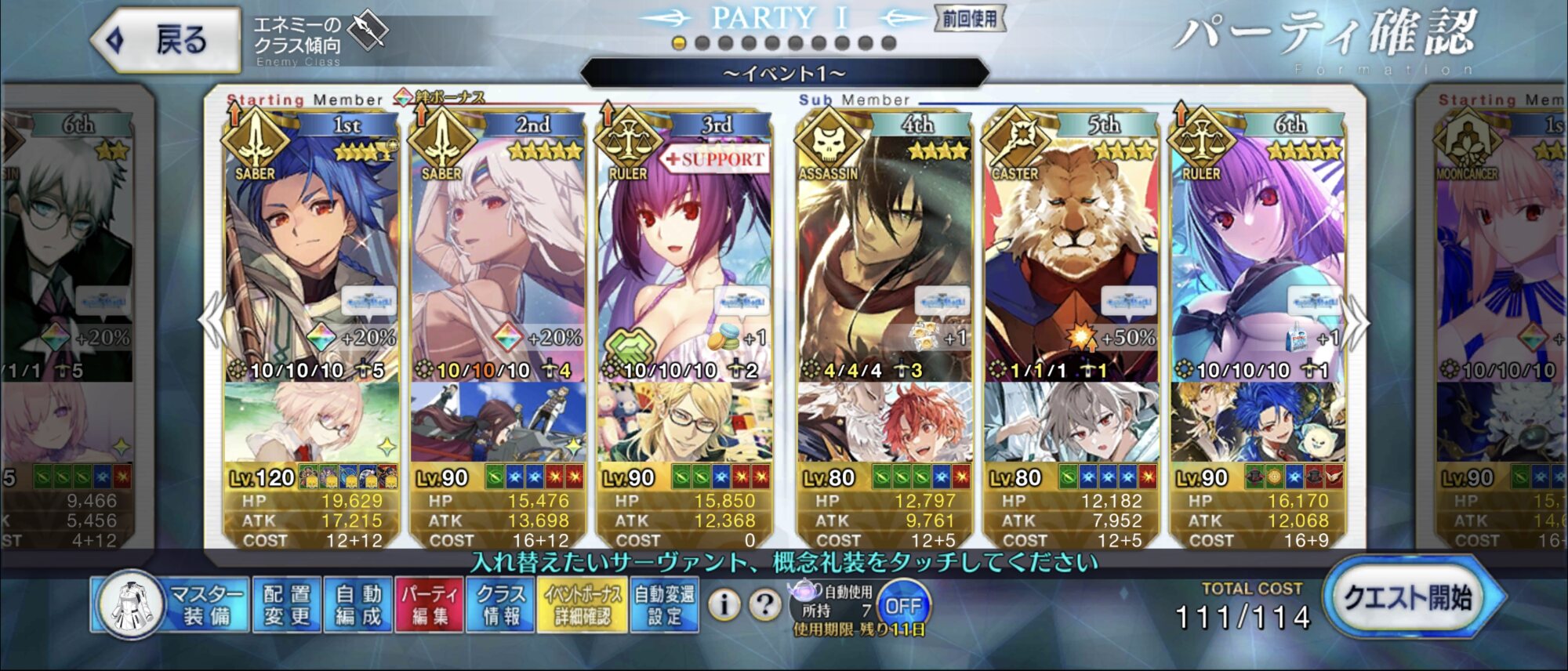Open イベントボーナス詳細確認 details
This screenshot has width=1568, height=671.
583,605
